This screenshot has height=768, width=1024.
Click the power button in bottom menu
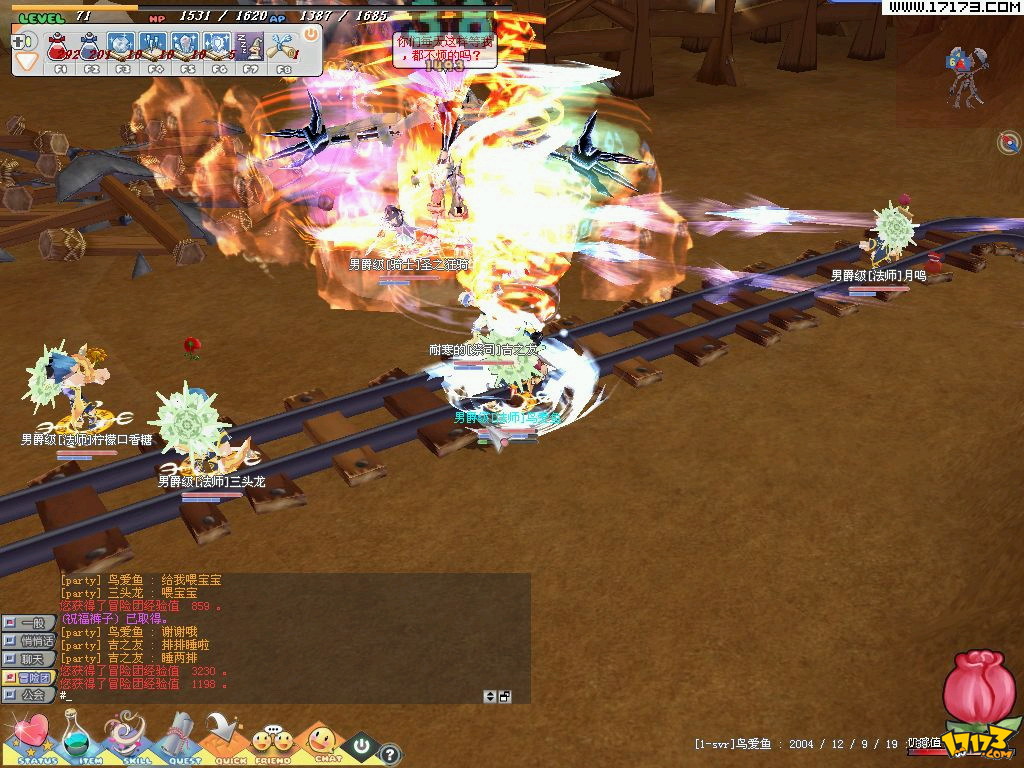point(361,745)
